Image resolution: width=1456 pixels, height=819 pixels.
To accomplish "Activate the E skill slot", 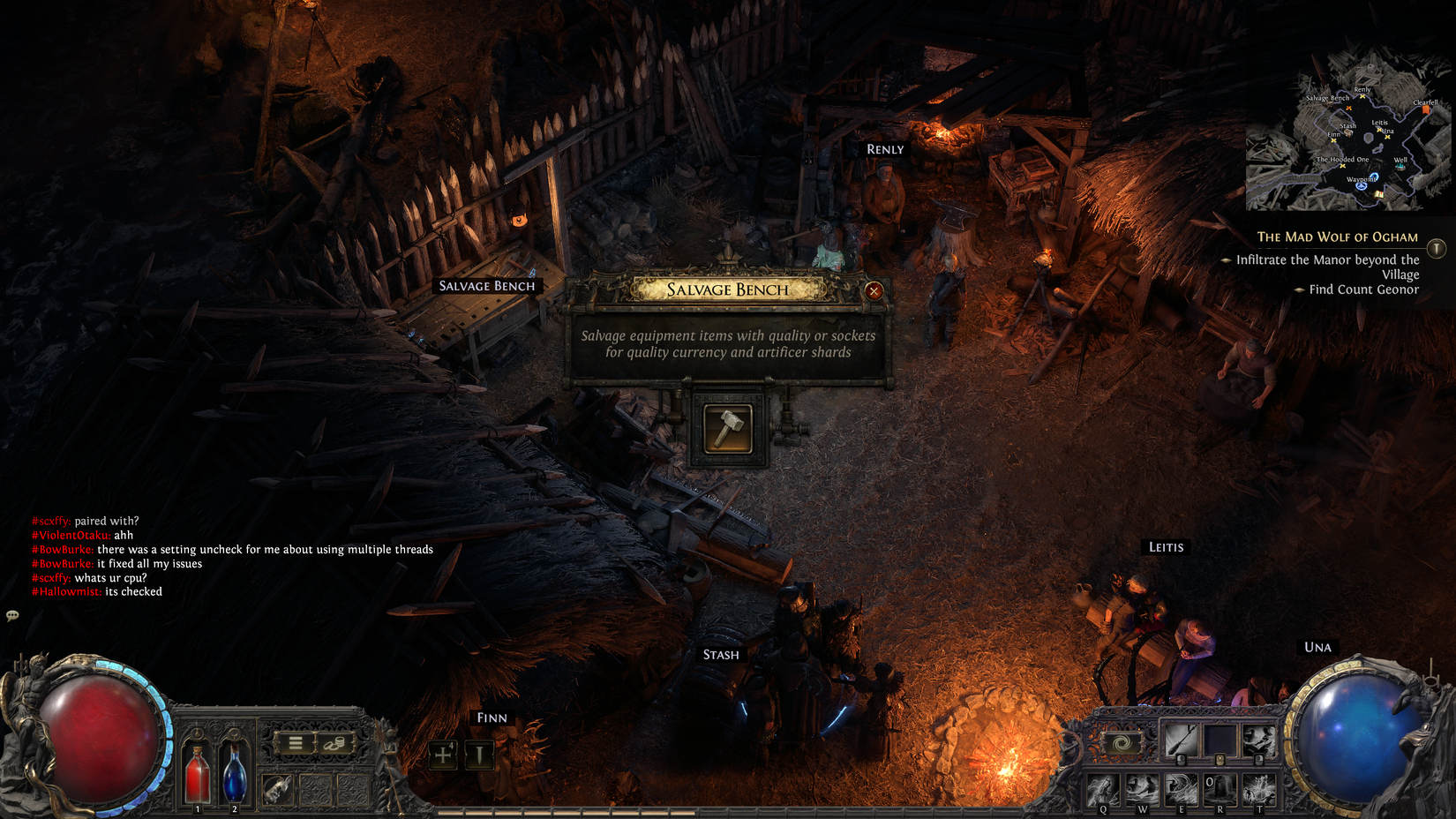I will tap(1181, 788).
